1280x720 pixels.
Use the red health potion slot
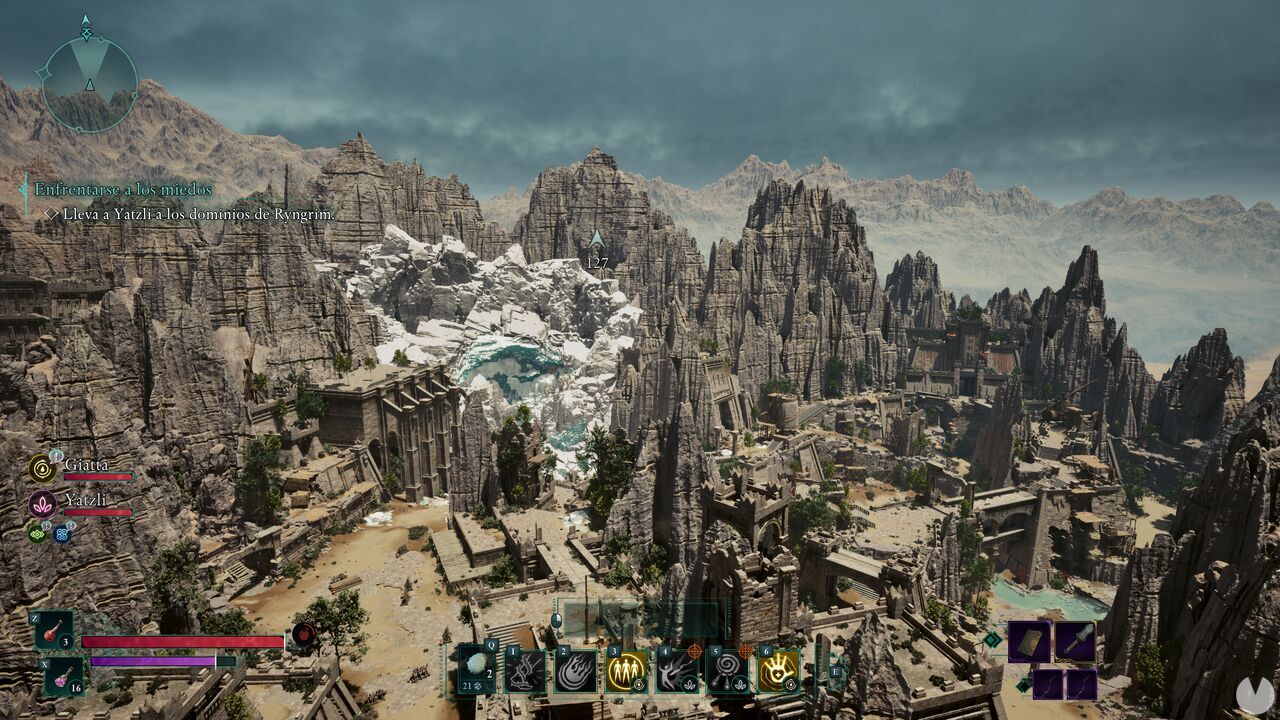point(54,631)
